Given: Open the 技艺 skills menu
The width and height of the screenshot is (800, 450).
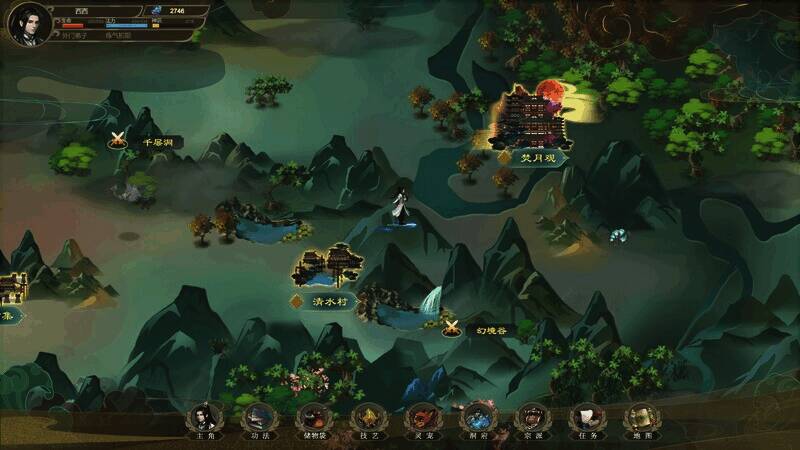Looking at the screenshot, I should coord(369,418).
